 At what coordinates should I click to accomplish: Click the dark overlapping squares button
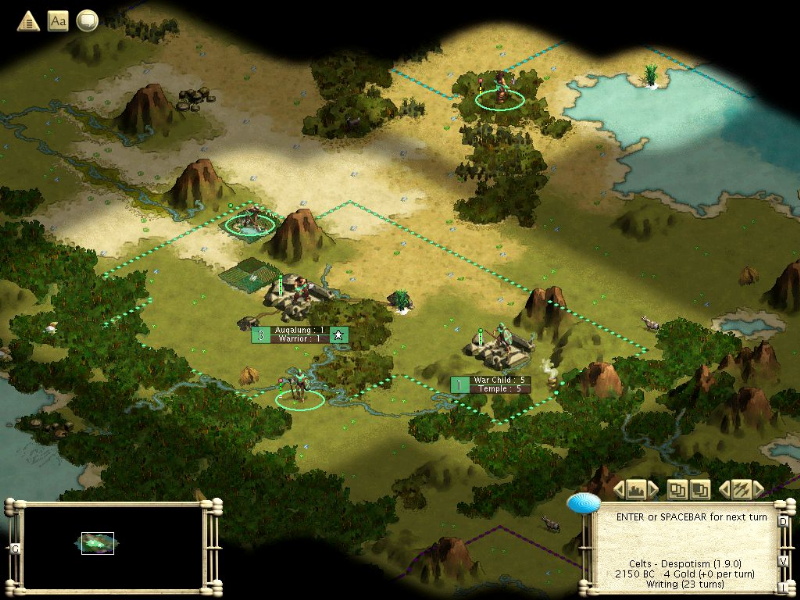coord(700,489)
